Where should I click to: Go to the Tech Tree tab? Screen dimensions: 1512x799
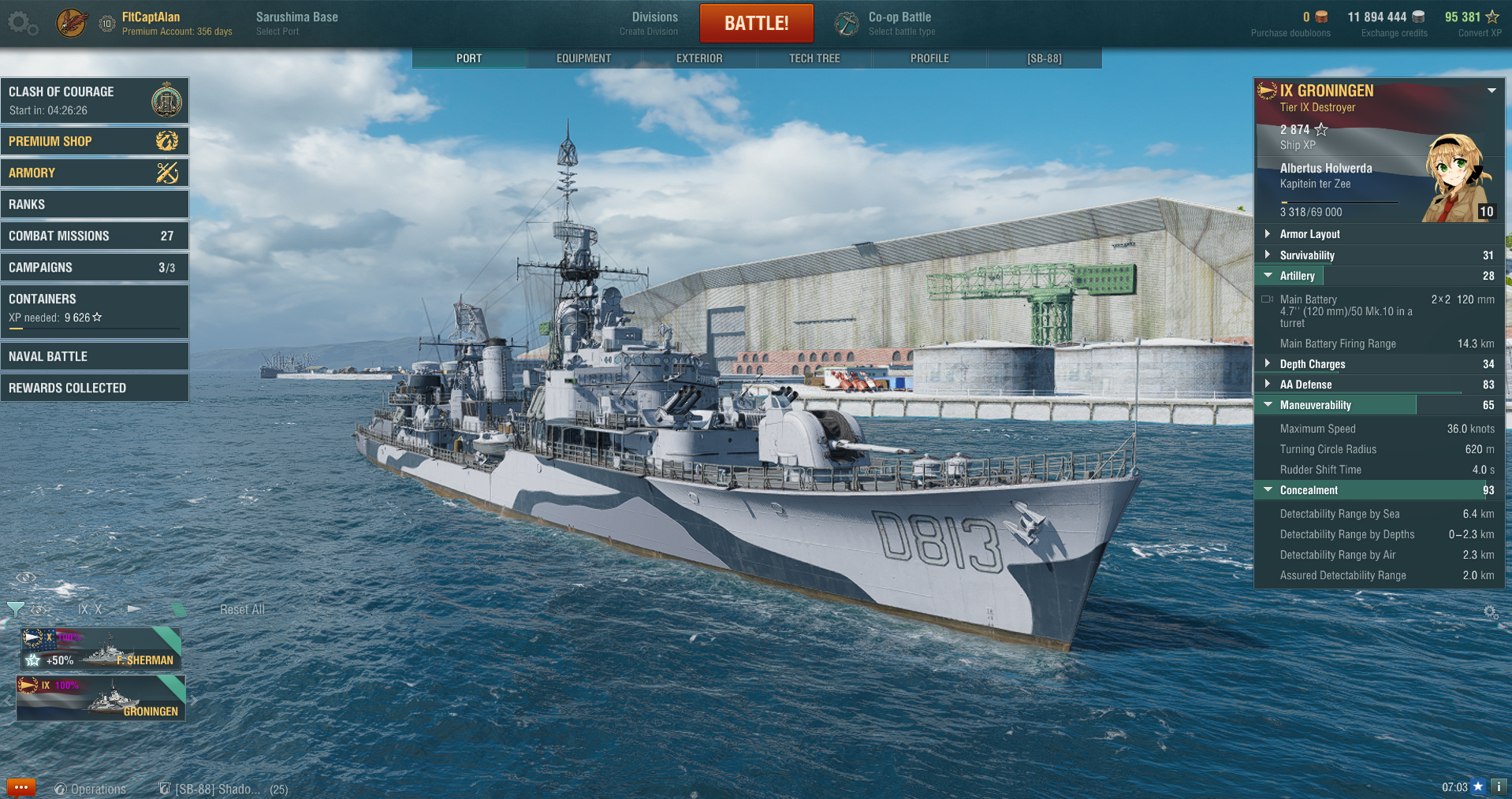tap(814, 58)
